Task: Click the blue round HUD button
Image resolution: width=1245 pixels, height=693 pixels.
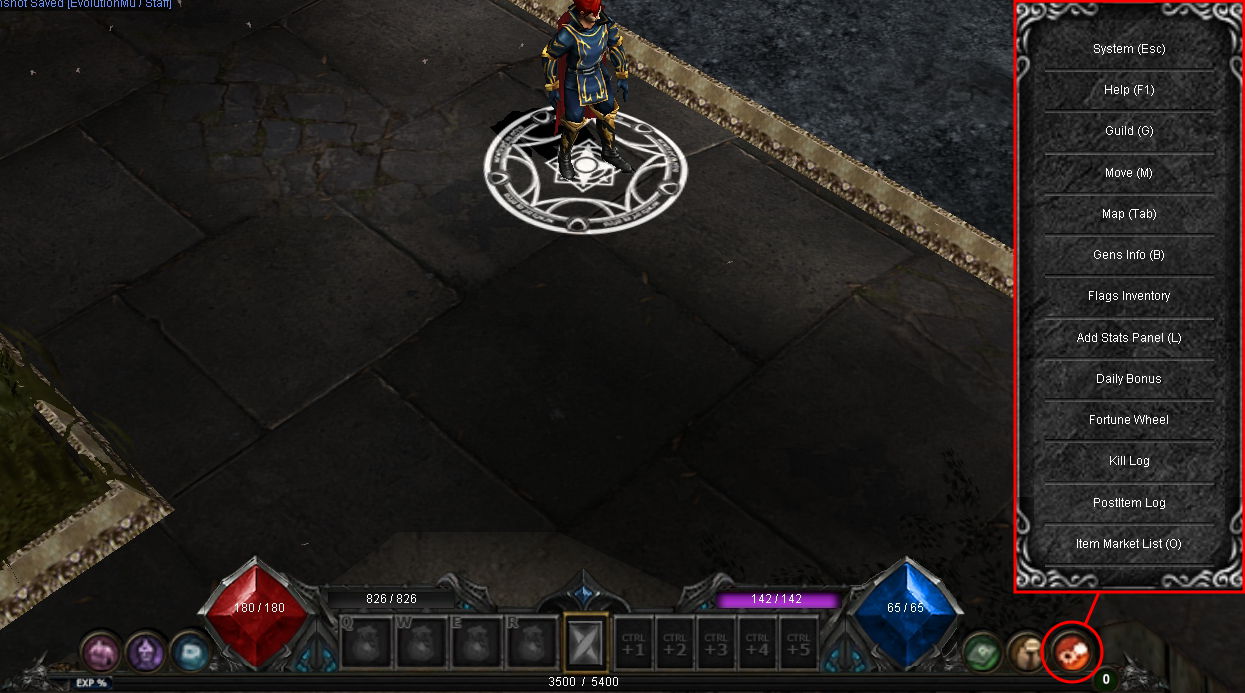Action: pos(190,652)
